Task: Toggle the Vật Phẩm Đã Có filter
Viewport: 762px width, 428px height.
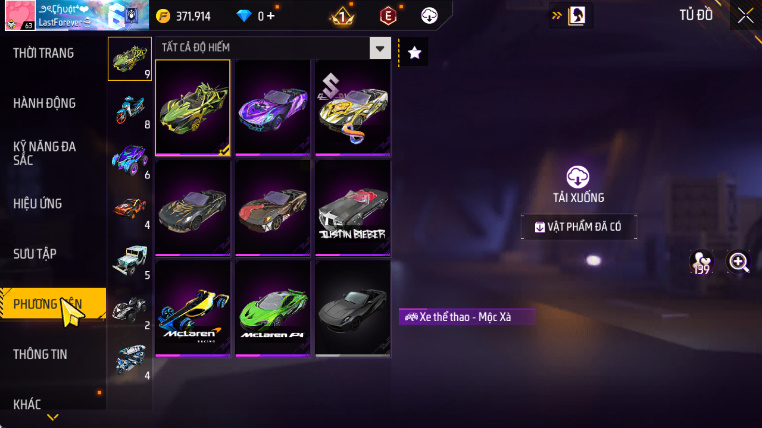Action: (x=579, y=227)
